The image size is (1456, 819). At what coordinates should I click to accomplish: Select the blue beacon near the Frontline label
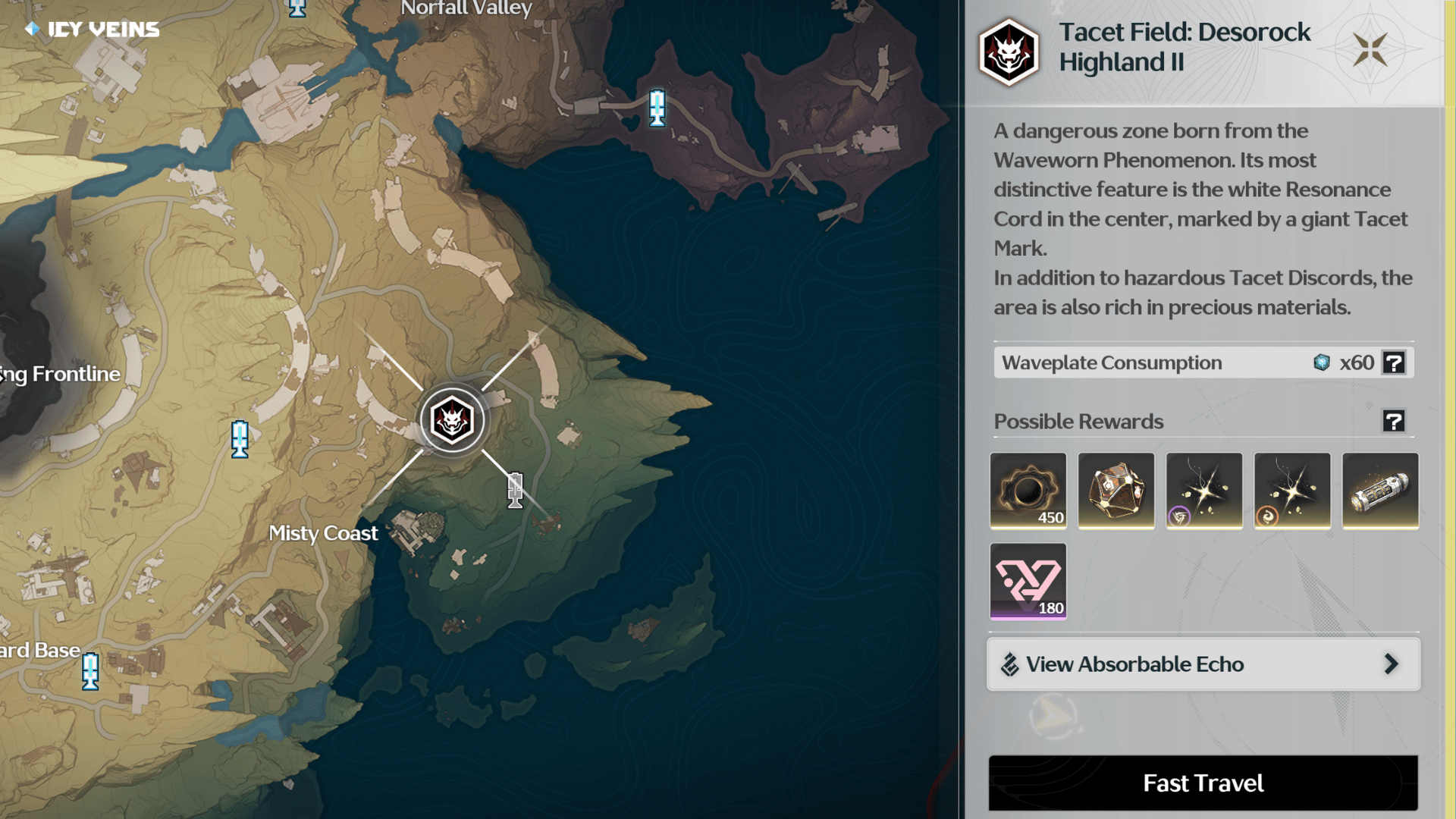pos(240,439)
